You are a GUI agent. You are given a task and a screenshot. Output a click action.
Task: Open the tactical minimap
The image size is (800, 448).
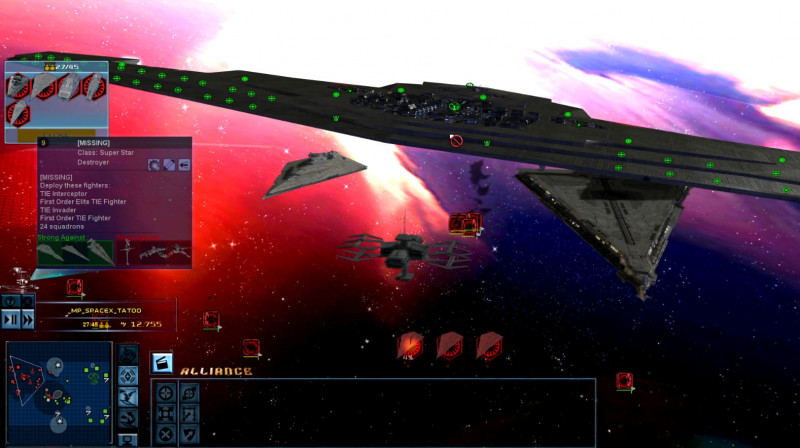(x=58, y=390)
